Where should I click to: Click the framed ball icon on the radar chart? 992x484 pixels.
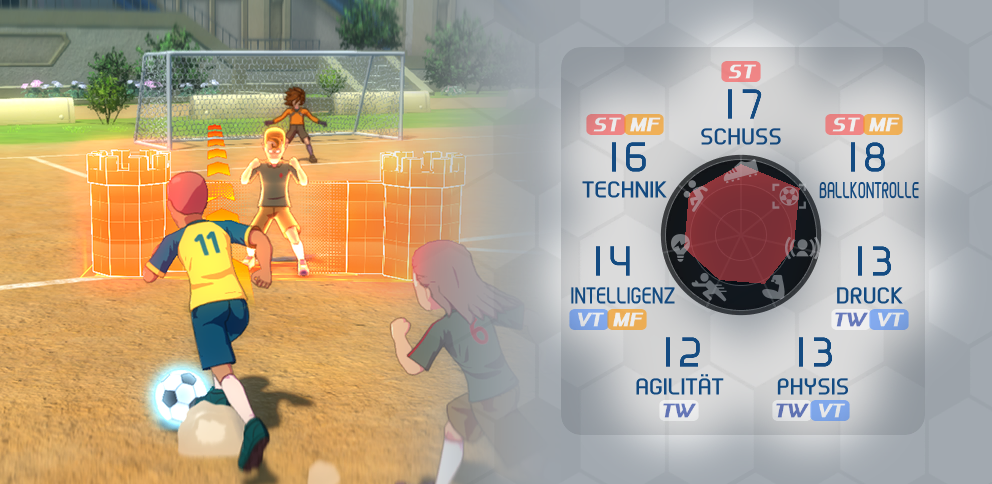[x=789, y=195]
